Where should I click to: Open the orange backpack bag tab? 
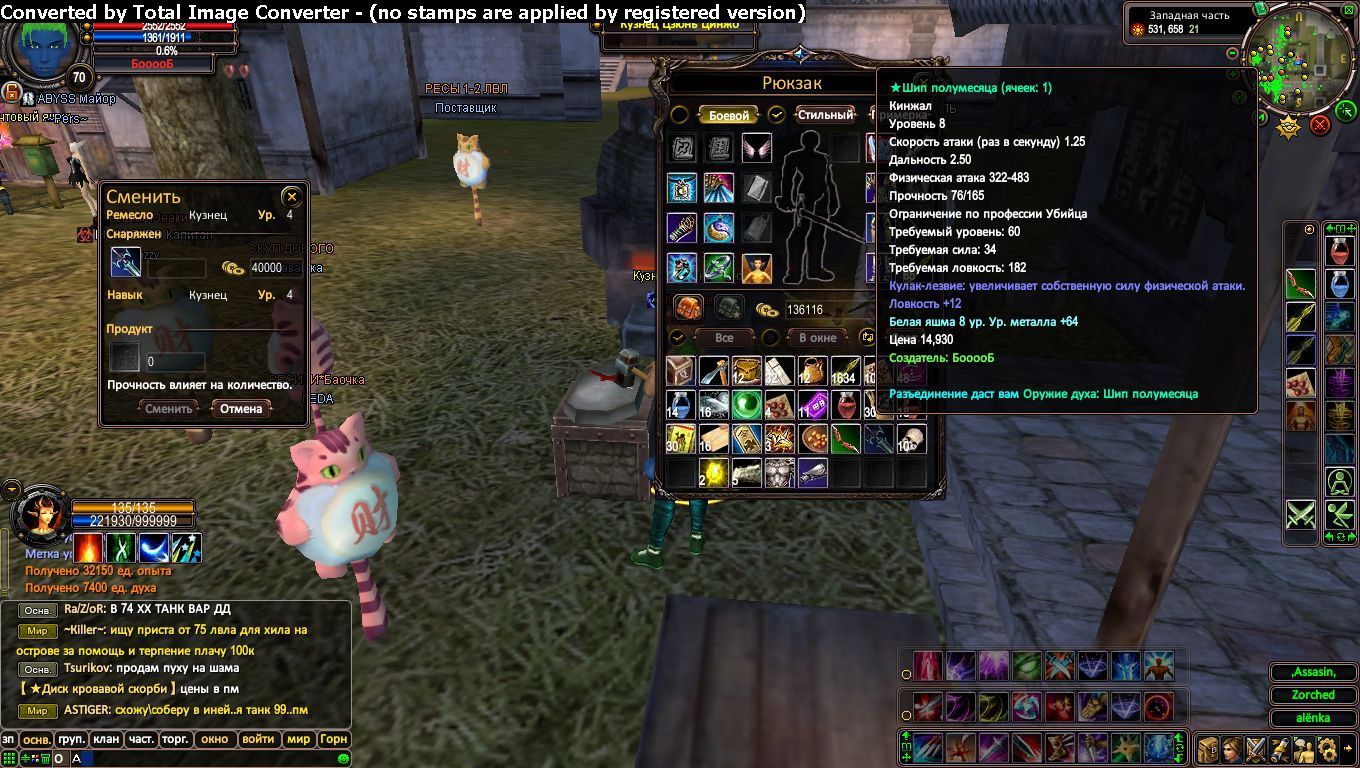[688, 308]
